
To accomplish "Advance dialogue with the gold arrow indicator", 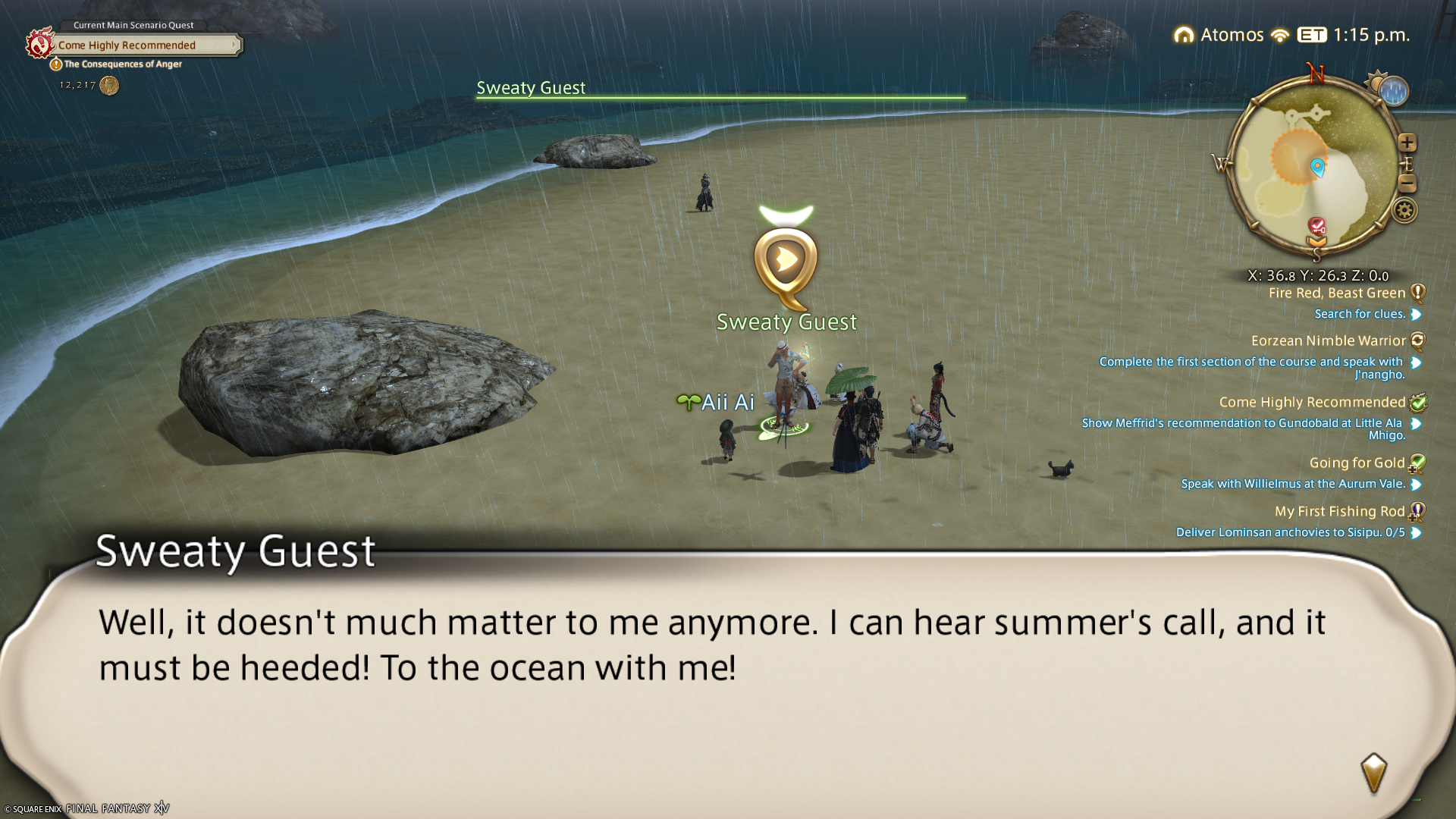I will point(1373,772).
